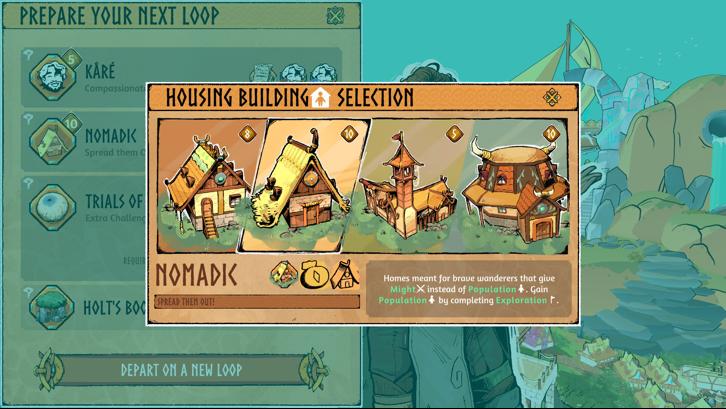
Task: Depart on a new loop
Action: pyautogui.click(x=181, y=369)
